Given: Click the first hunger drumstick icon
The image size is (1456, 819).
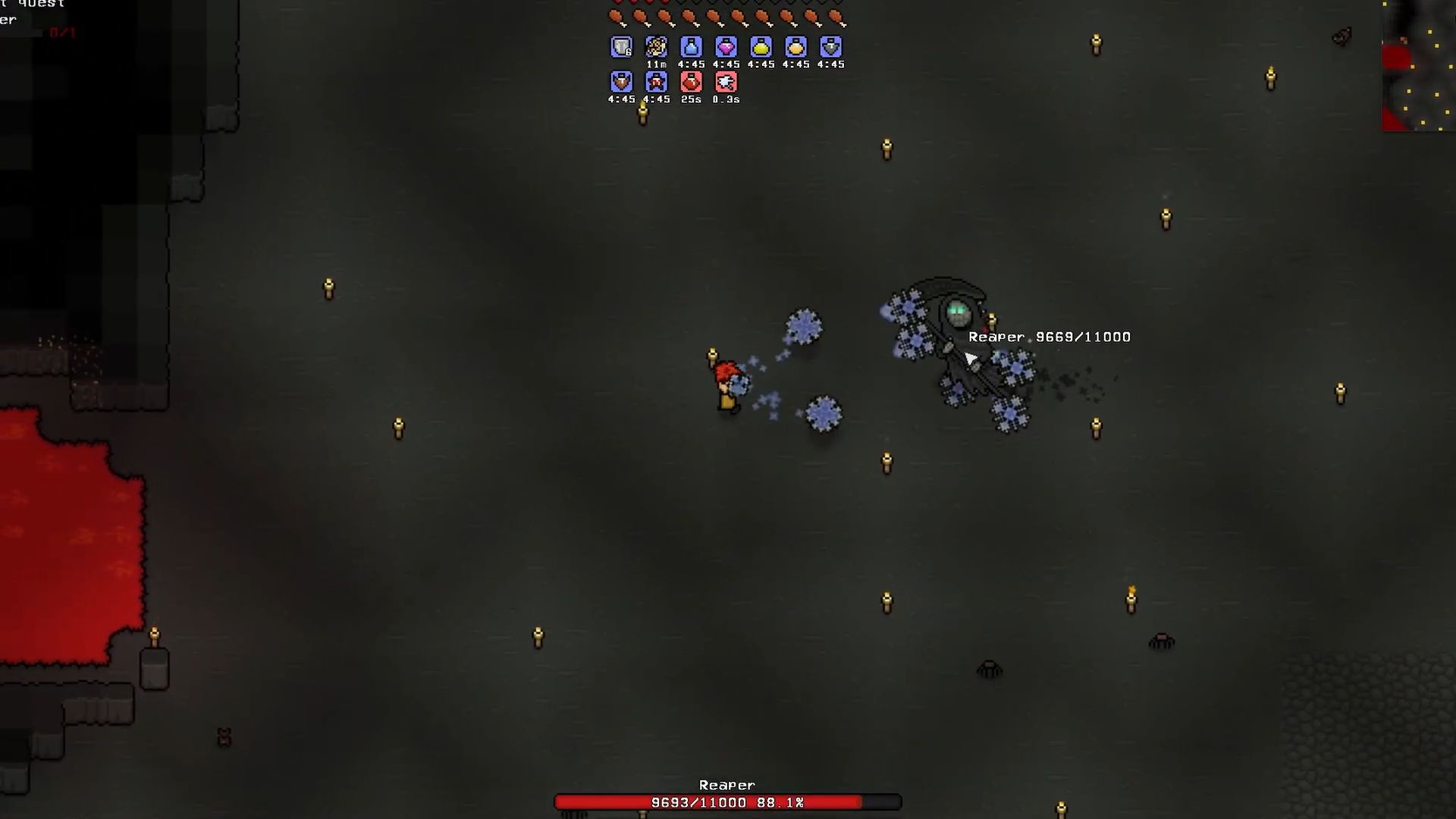Looking at the screenshot, I should coord(614,16).
